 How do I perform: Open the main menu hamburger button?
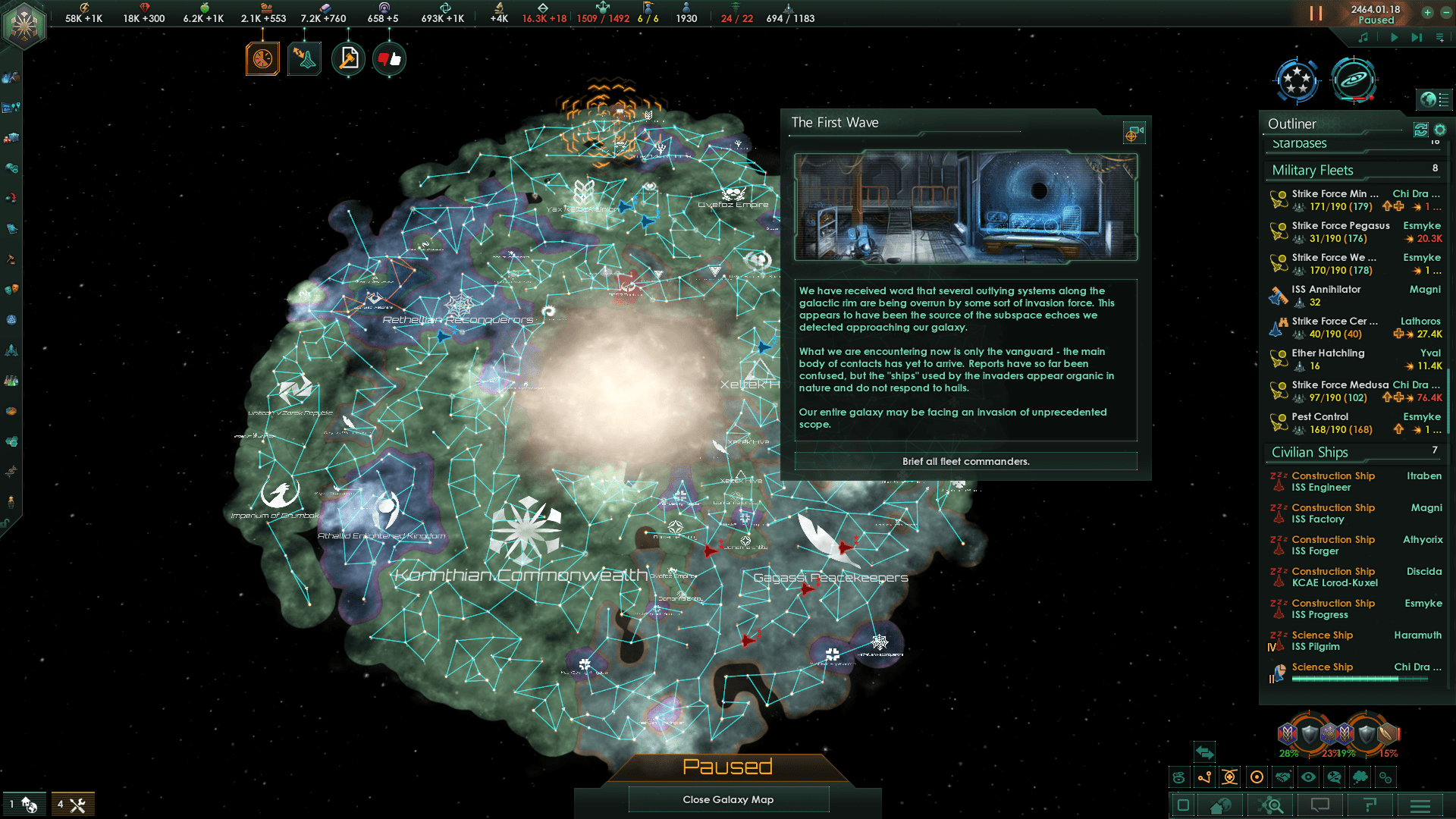point(1420,805)
